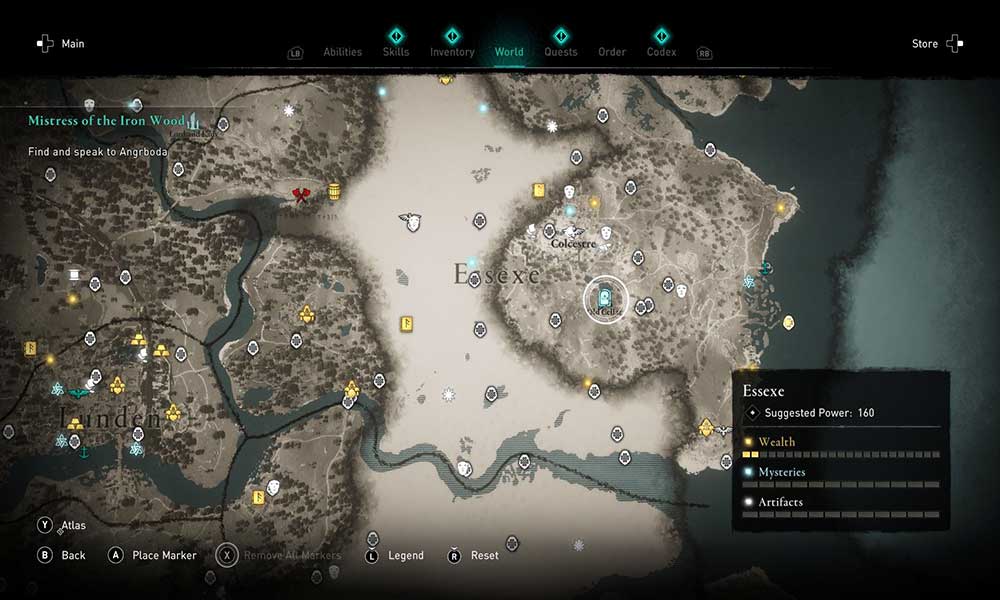
Task: Select the circled player location marker
Action: point(605,298)
